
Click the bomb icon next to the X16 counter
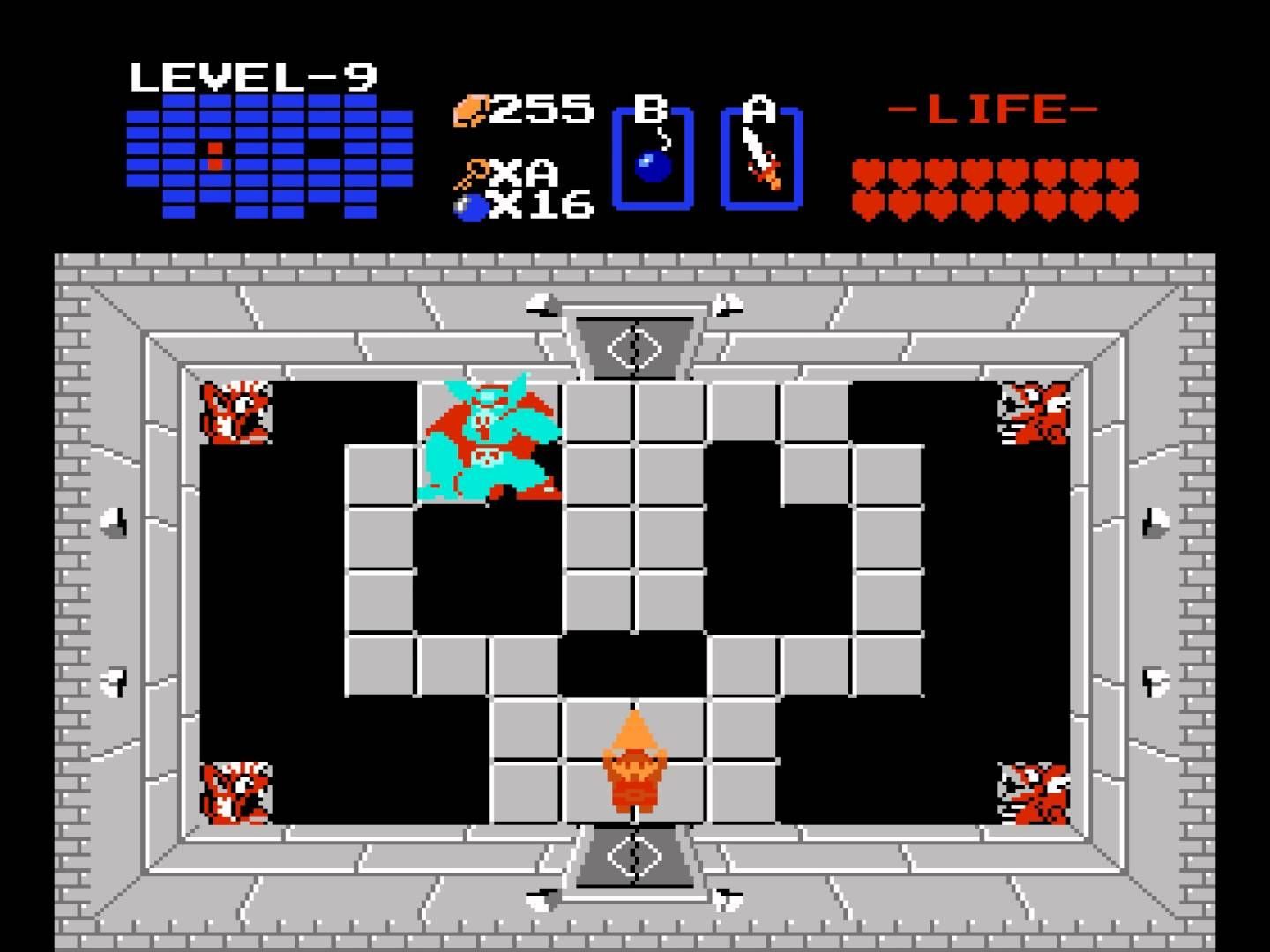[x=469, y=207]
